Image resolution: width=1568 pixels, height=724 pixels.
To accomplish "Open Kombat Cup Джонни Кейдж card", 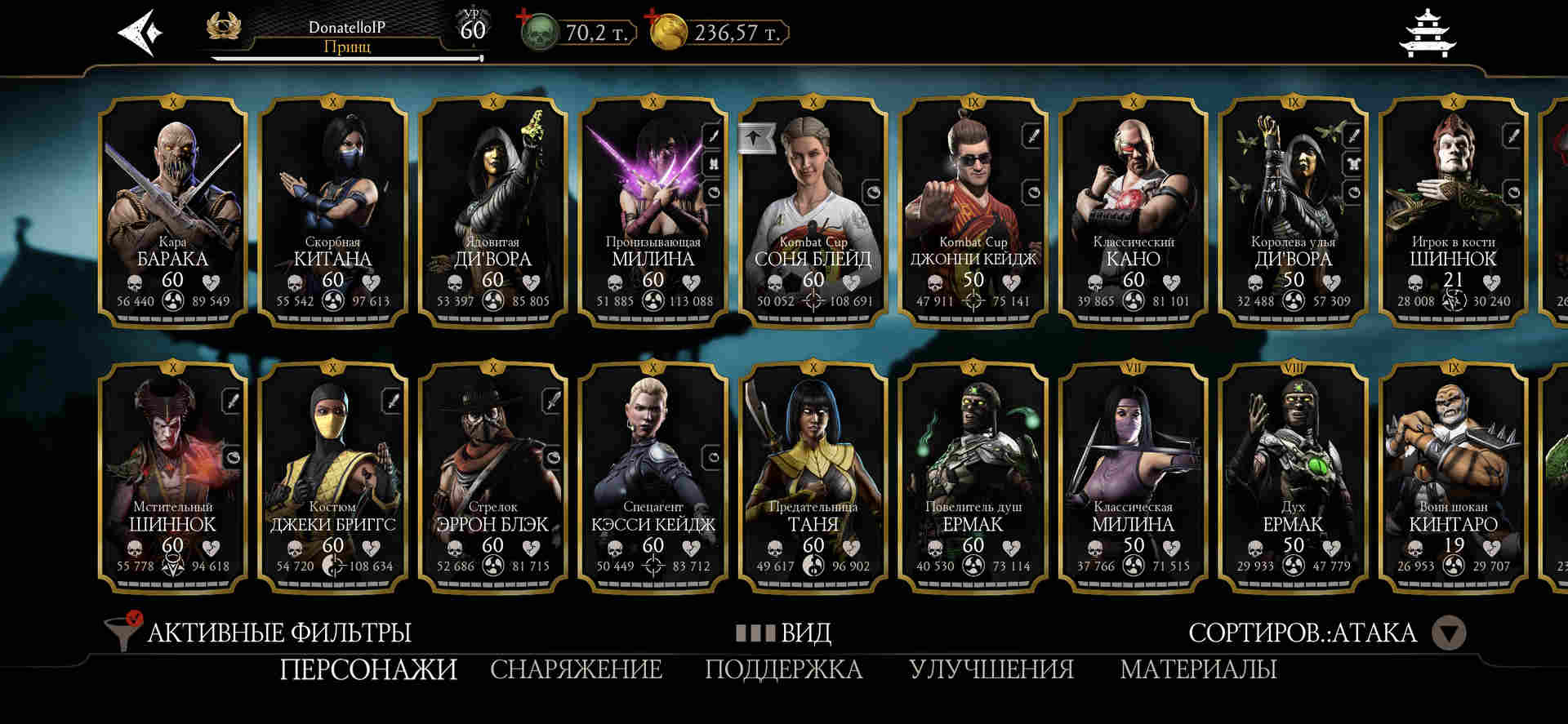I will click(x=973, y=211).
